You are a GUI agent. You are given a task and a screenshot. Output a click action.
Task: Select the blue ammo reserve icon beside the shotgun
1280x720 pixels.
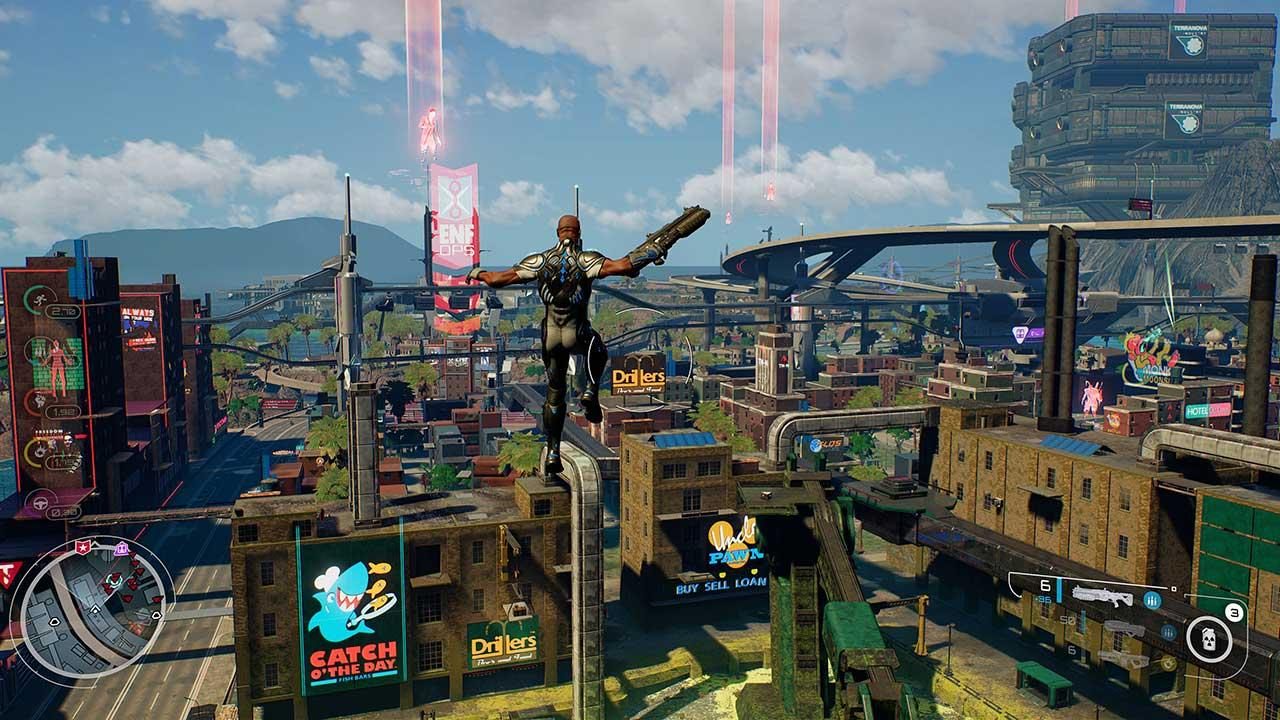tap(1152, 600)
